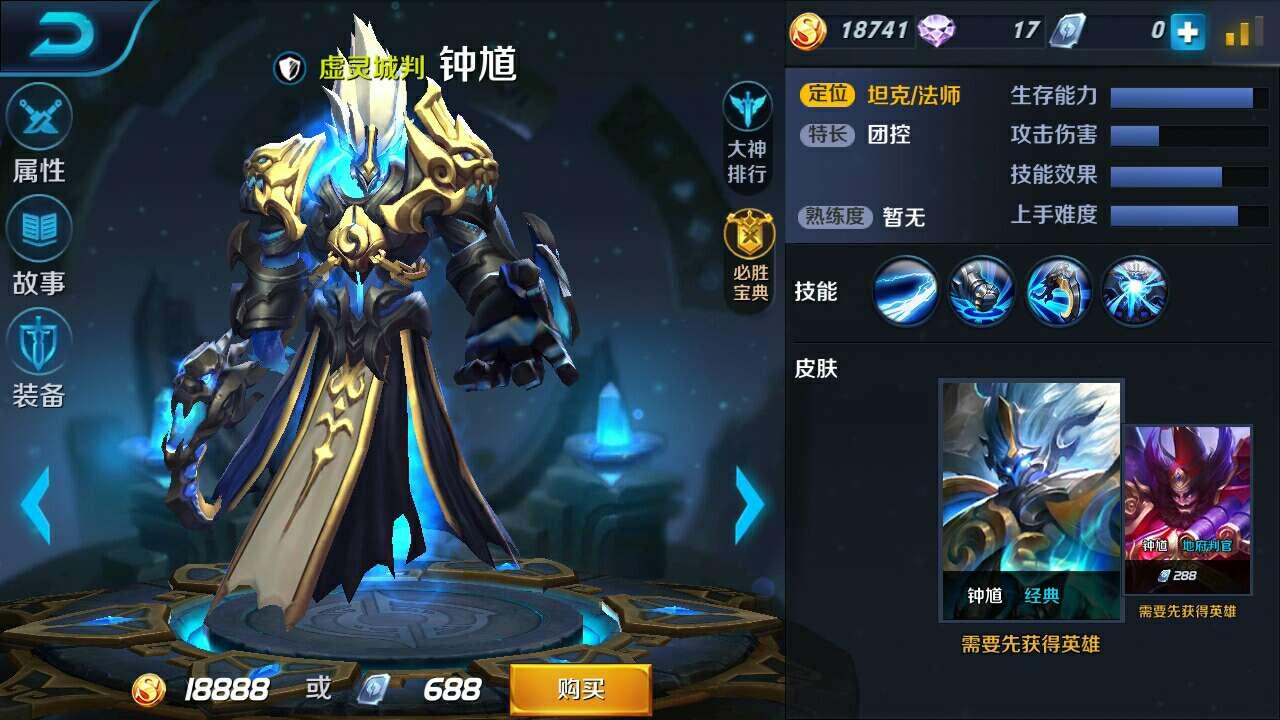The image size is (1280, 720).
Task: Open the 大神排行 ranking
Action: [x=748, y=134]
